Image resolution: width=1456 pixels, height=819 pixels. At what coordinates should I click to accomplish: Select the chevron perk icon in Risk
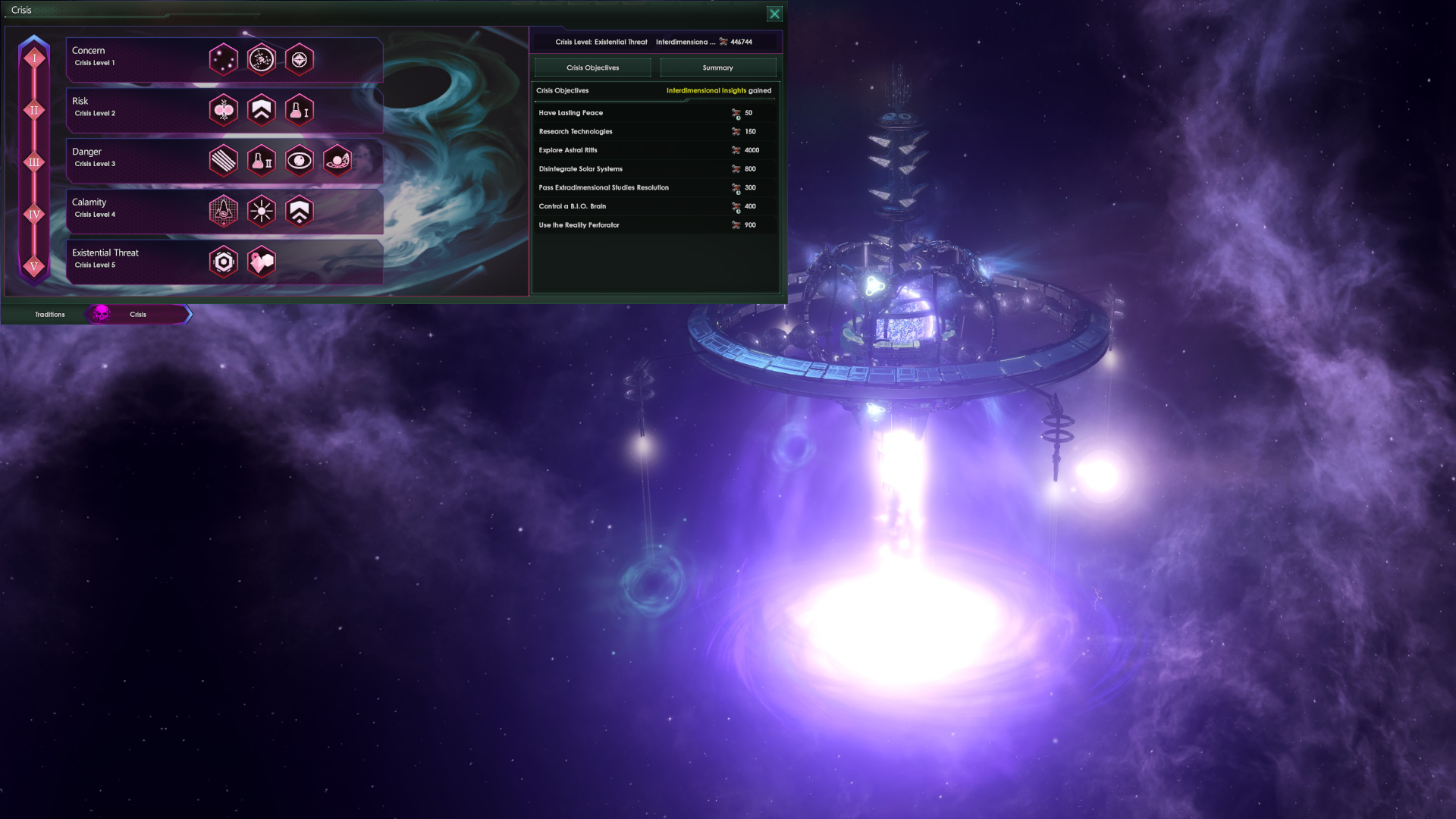262,111
